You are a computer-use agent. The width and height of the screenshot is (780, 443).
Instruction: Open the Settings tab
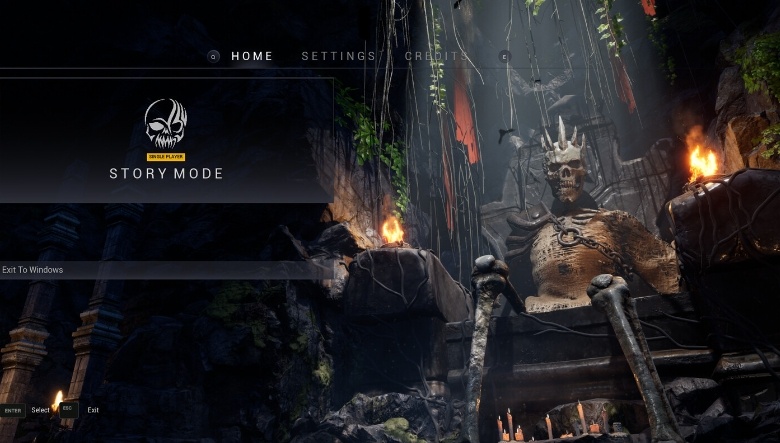click(339, 56)
